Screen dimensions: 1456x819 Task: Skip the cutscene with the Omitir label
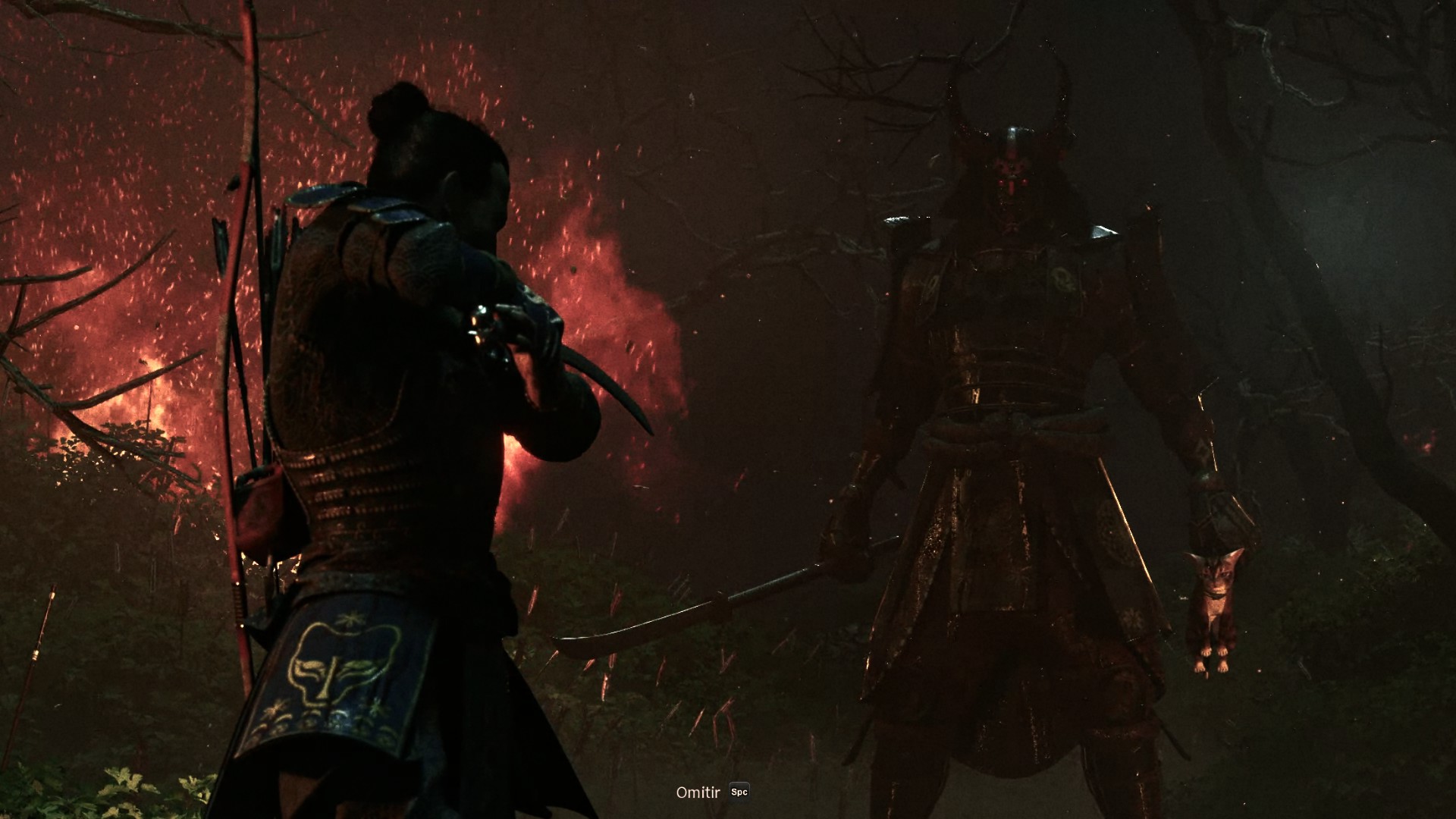(x=698, y=792)
